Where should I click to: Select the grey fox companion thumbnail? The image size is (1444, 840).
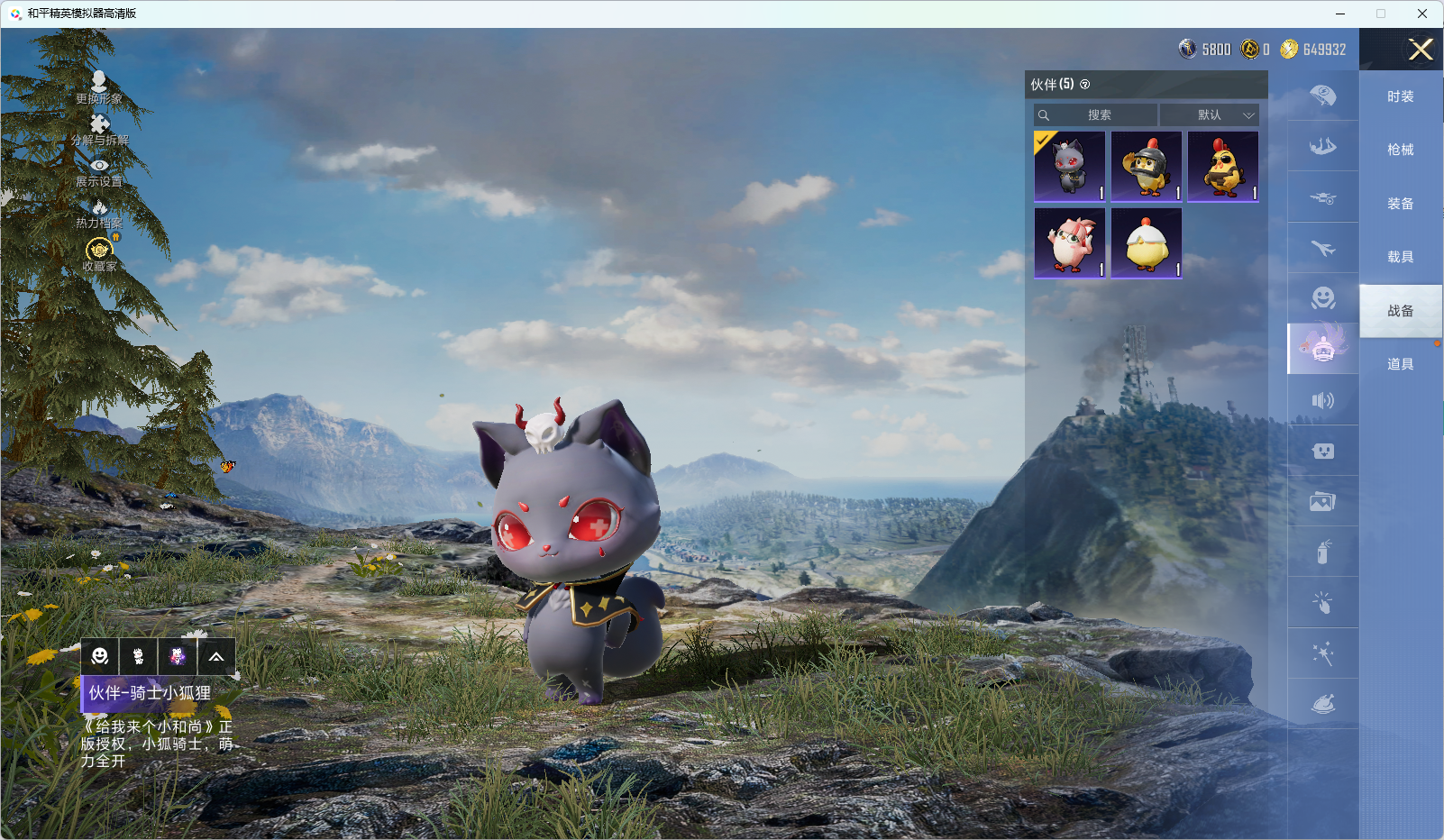tap(1070, 167)
